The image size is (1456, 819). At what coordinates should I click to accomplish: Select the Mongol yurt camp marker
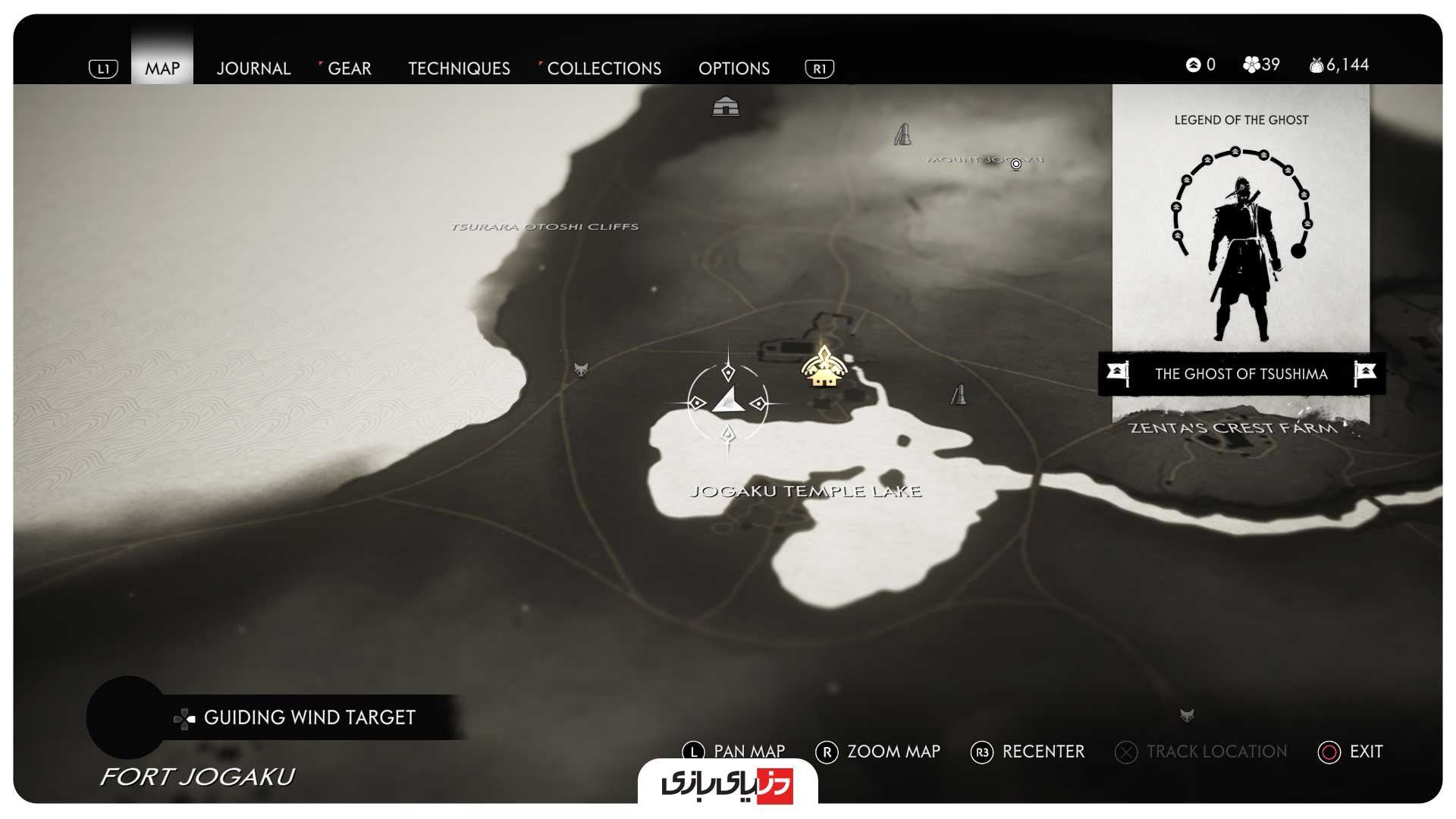(x=726, y=106)
